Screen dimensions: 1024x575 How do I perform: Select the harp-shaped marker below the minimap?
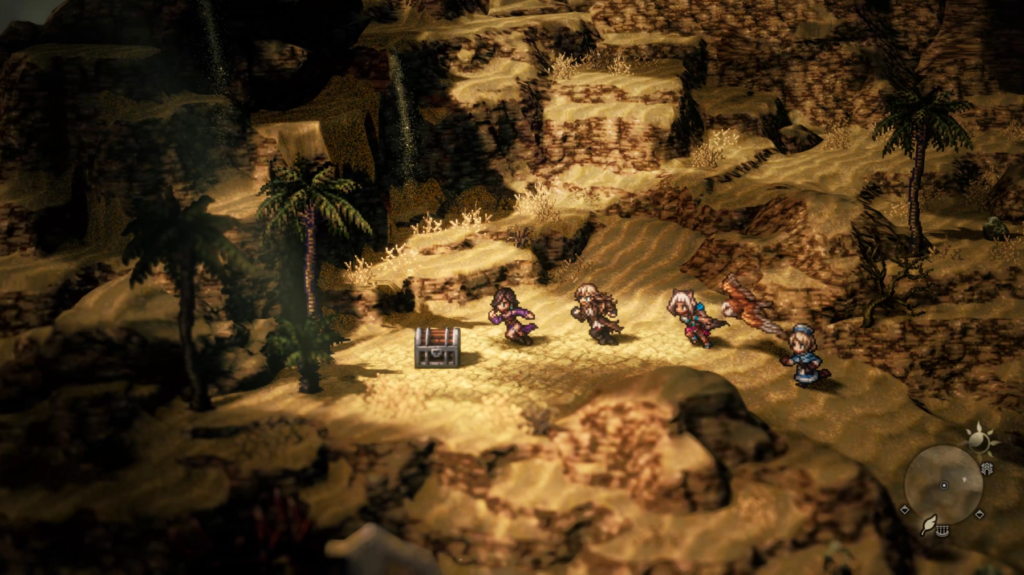pos(942,532)
